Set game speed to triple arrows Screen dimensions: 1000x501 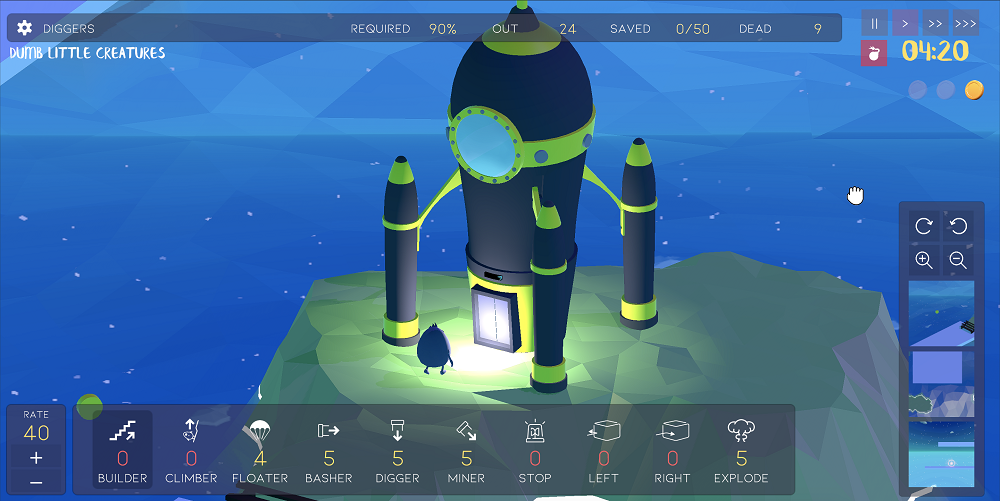965,23
